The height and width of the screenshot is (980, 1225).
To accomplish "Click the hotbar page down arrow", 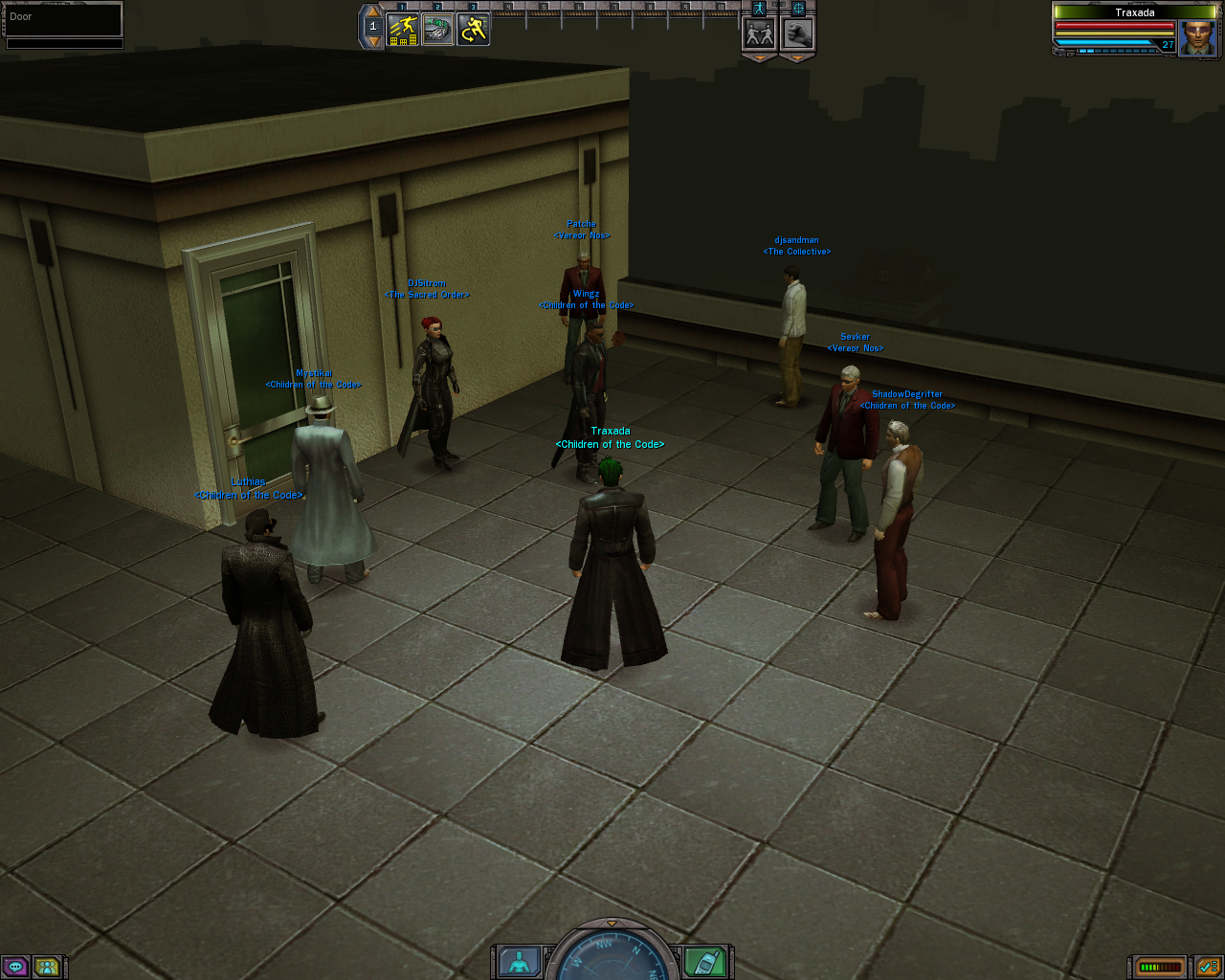I will pyautogui.click(x=373, y=42).
